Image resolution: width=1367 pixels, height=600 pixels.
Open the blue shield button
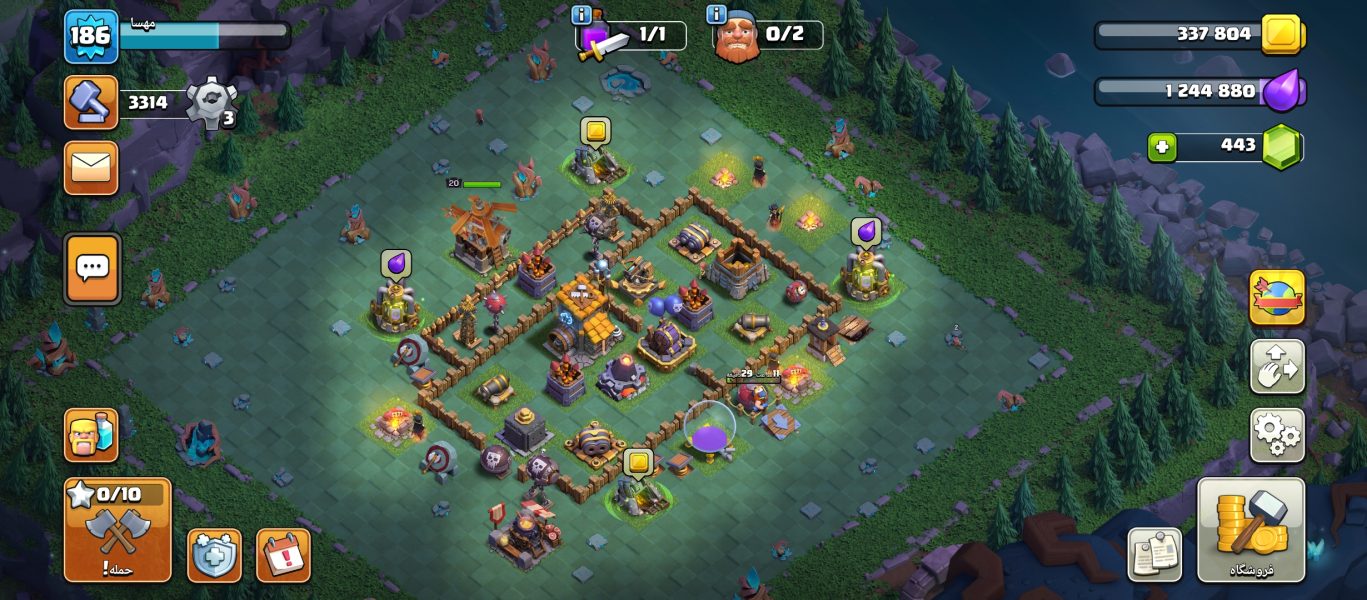(x=214, y=555)
